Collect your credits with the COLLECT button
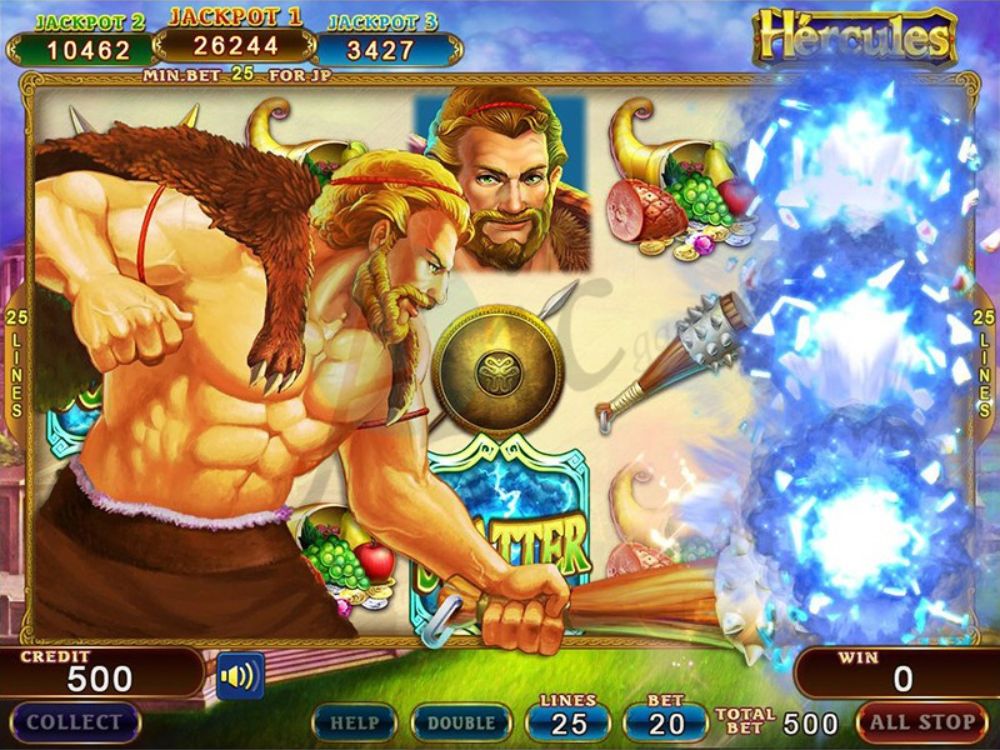The height and width of the screenshot is (750, 1000). click(x=74, y=722)
